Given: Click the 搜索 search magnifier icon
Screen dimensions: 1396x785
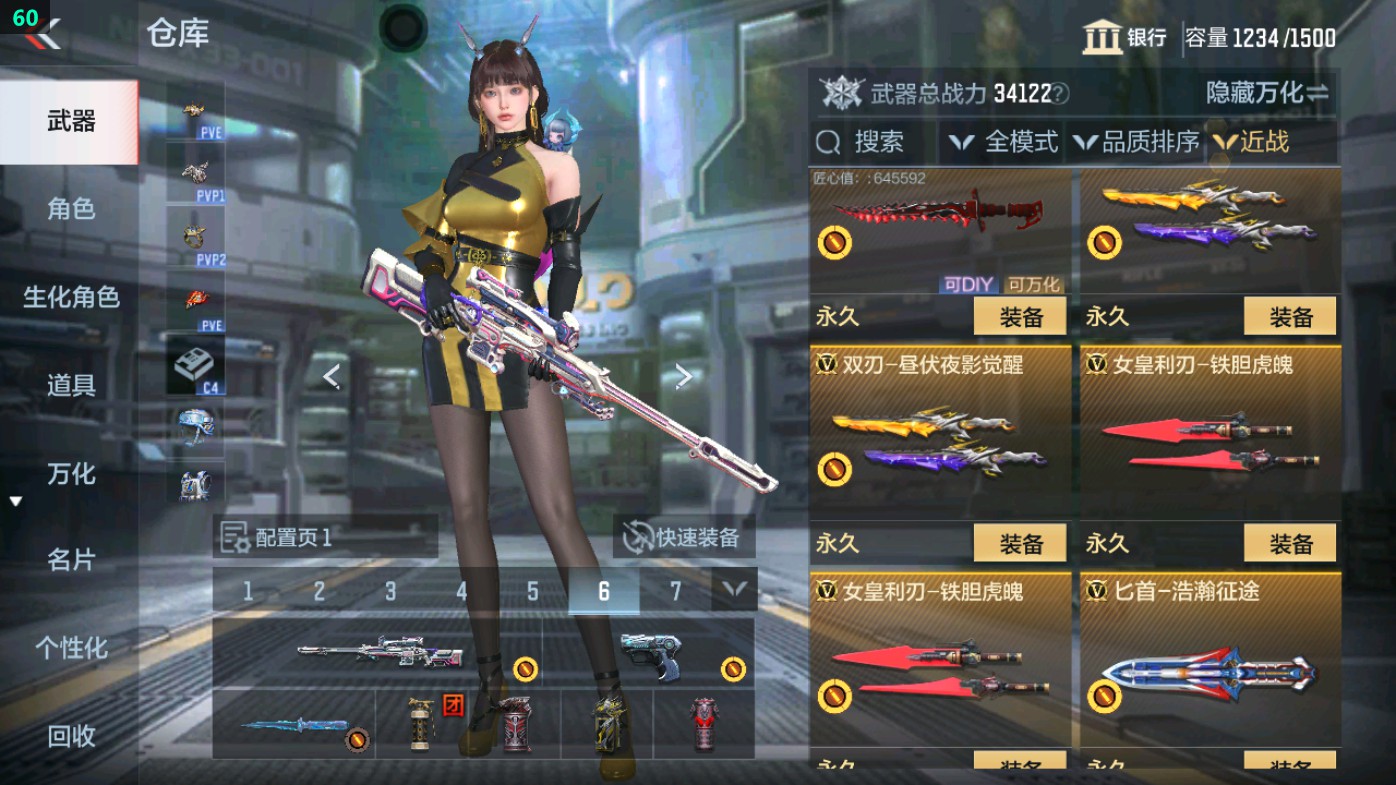Looking at the screenshot, I should pos(828,142).
